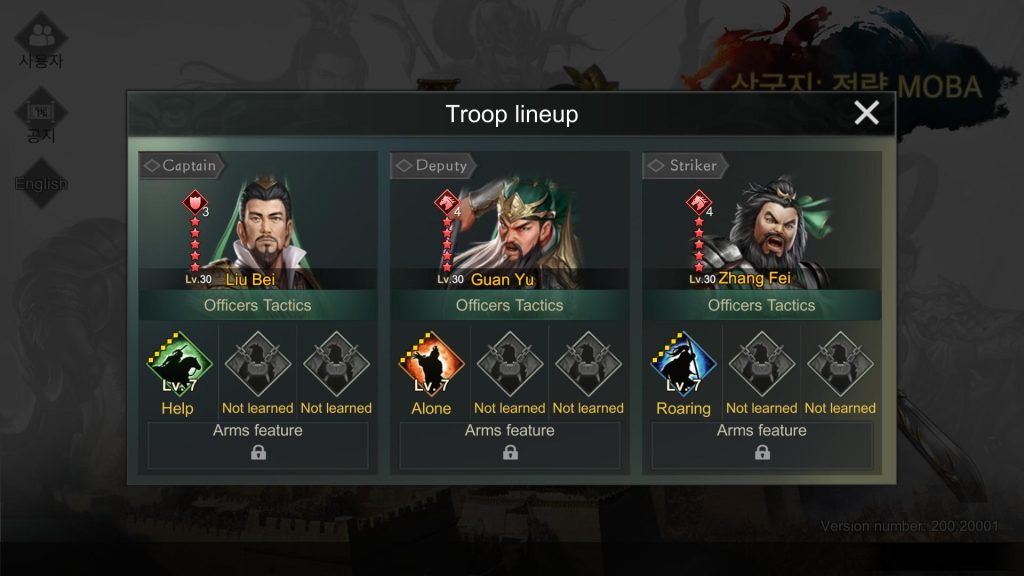Change language via English button
This screenshot has width=1024, height=576.
point(41,184)
